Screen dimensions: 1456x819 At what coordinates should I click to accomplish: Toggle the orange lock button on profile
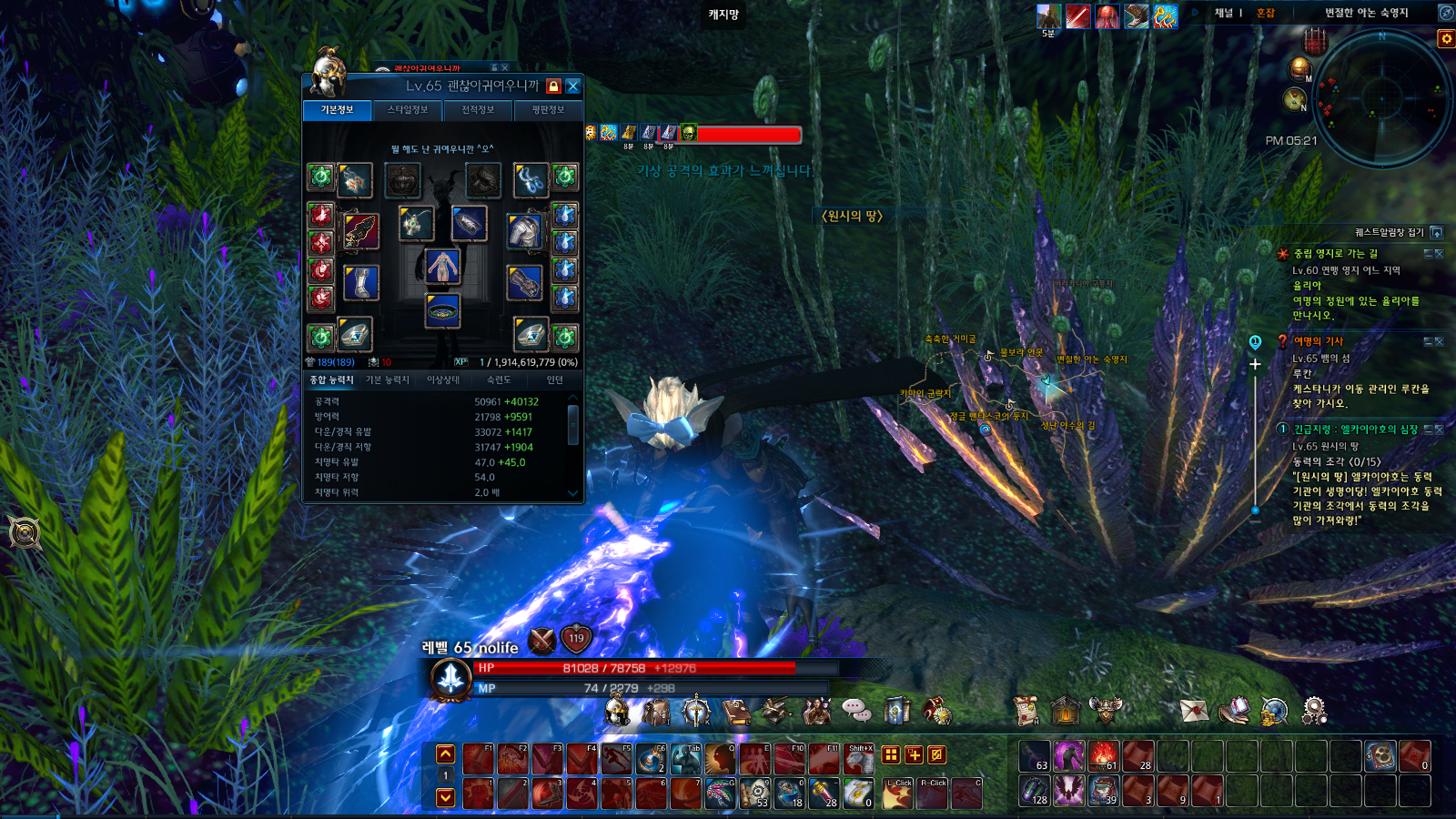pyautogui.click(x=553, y=86)
